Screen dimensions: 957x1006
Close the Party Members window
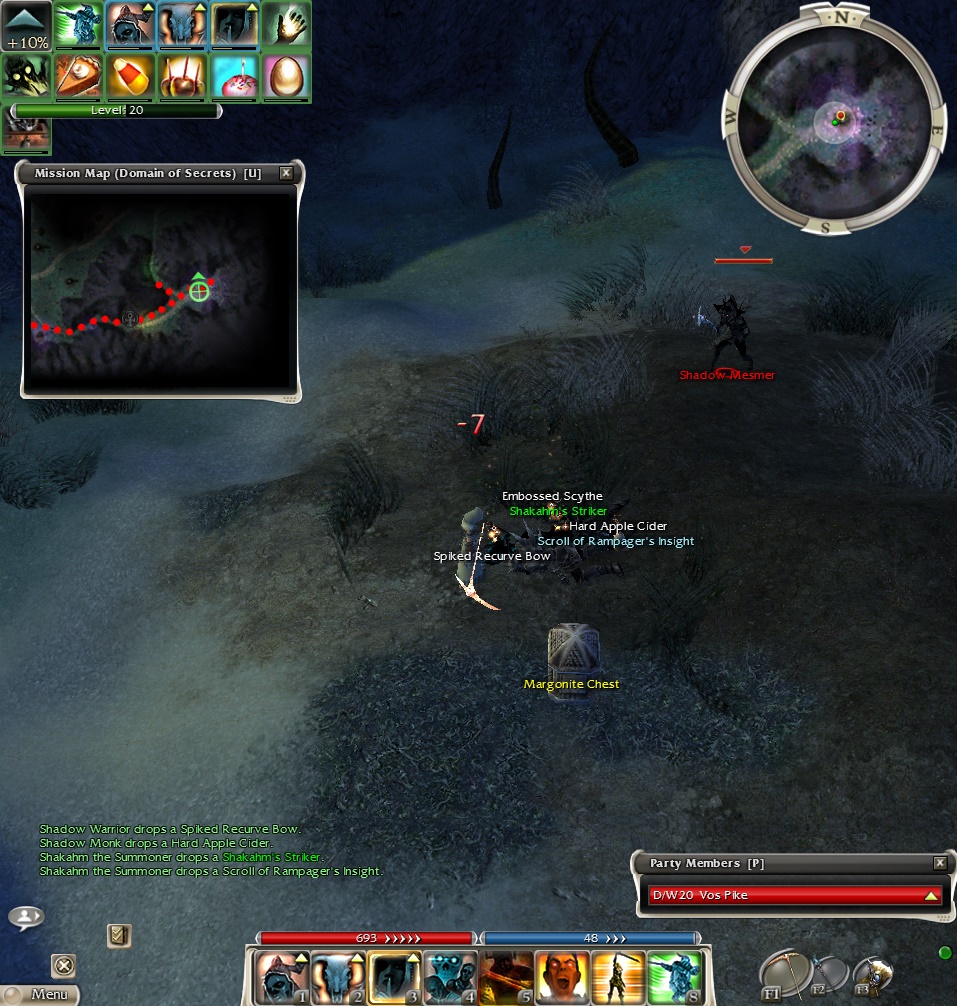[x=939, y=863]
